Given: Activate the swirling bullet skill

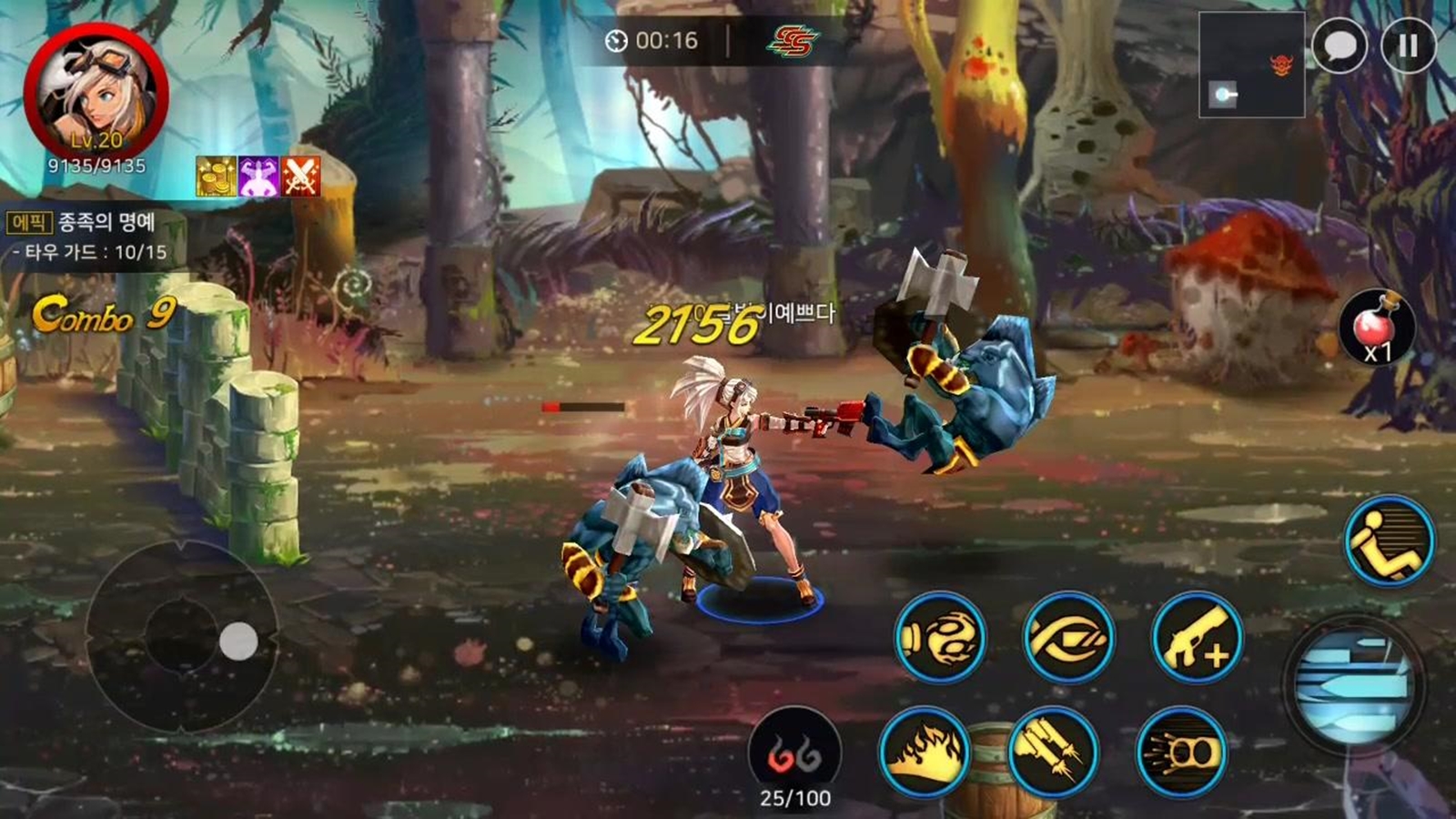Looking at the screenshot, I should 940,638.
